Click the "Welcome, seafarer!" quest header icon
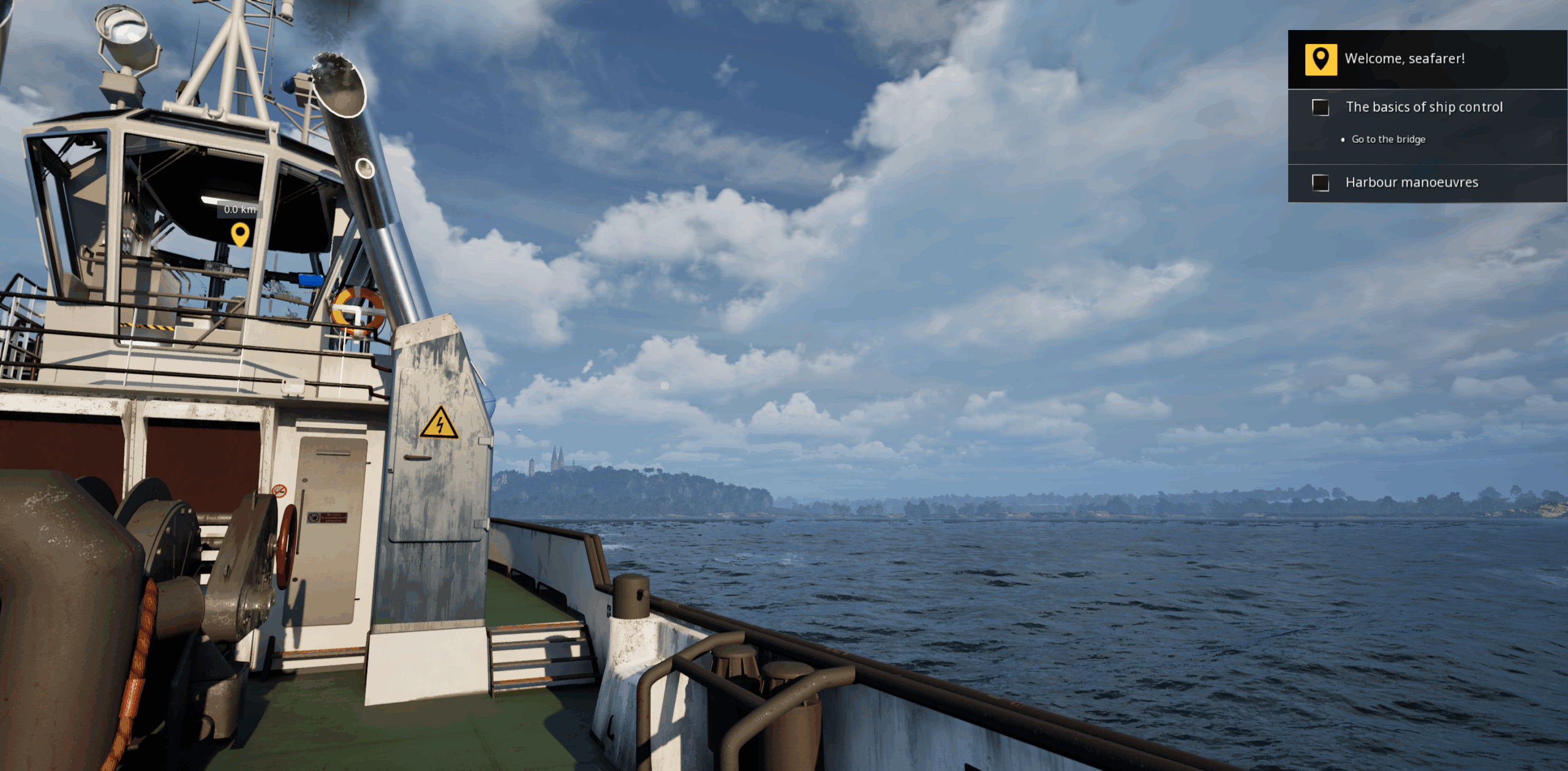The width and height of the screenshot is (1568, 771). [1321, 59]
